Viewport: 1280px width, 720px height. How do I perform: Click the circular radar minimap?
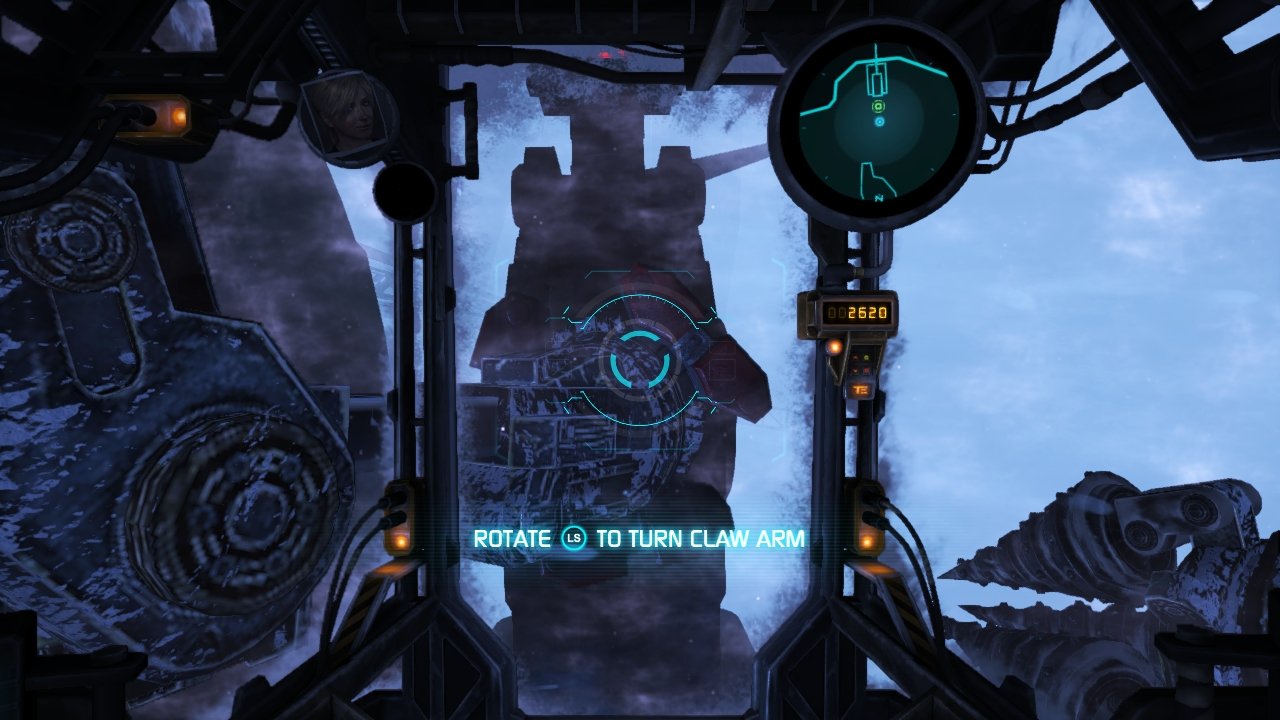878,124
